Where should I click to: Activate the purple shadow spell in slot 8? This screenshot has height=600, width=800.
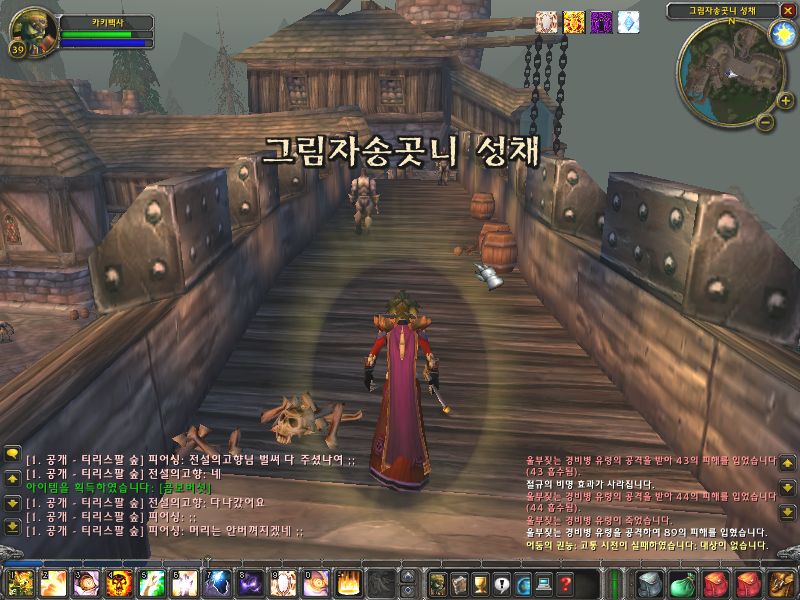250,582
